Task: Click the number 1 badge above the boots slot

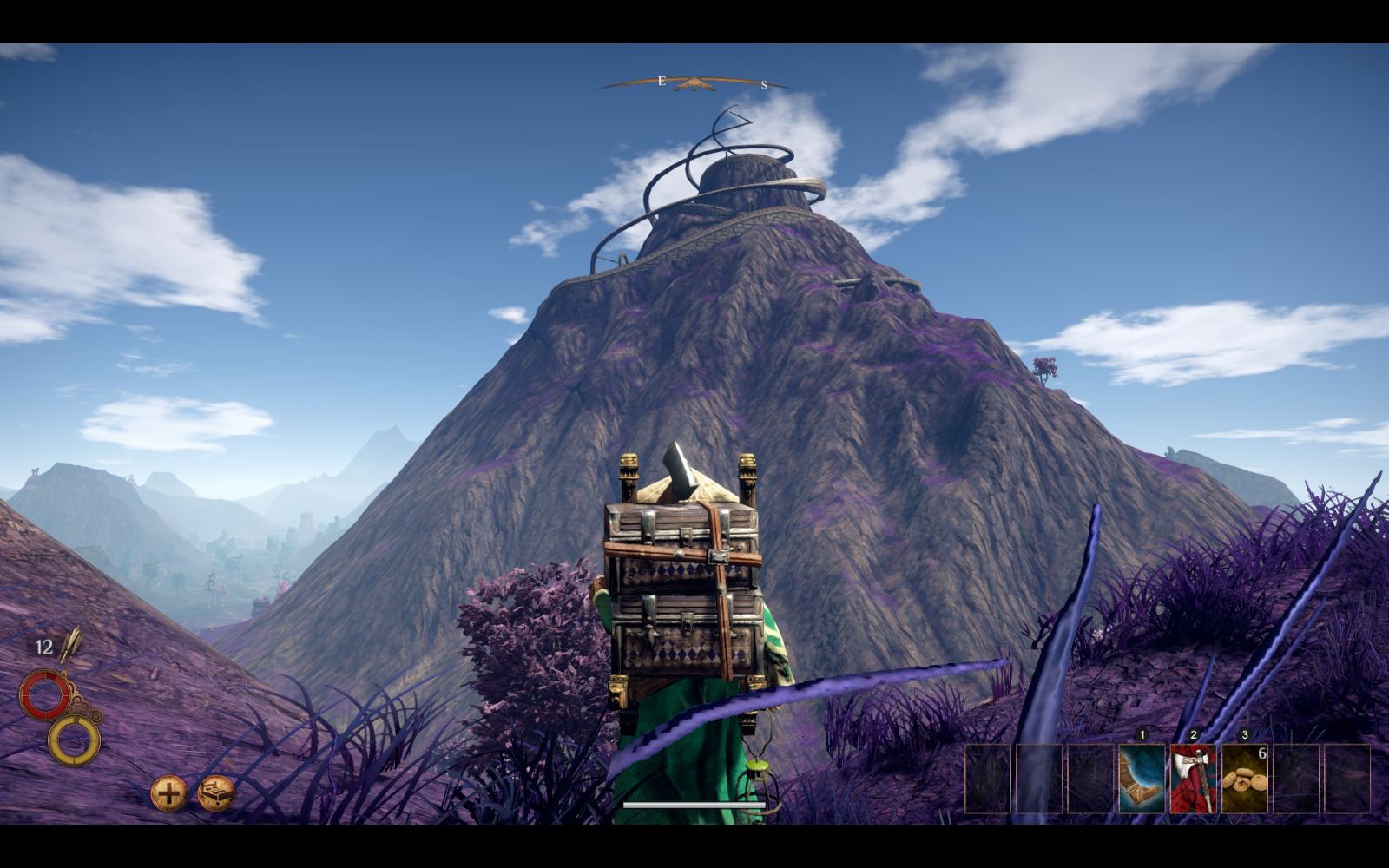Action: click(1142, 733)
